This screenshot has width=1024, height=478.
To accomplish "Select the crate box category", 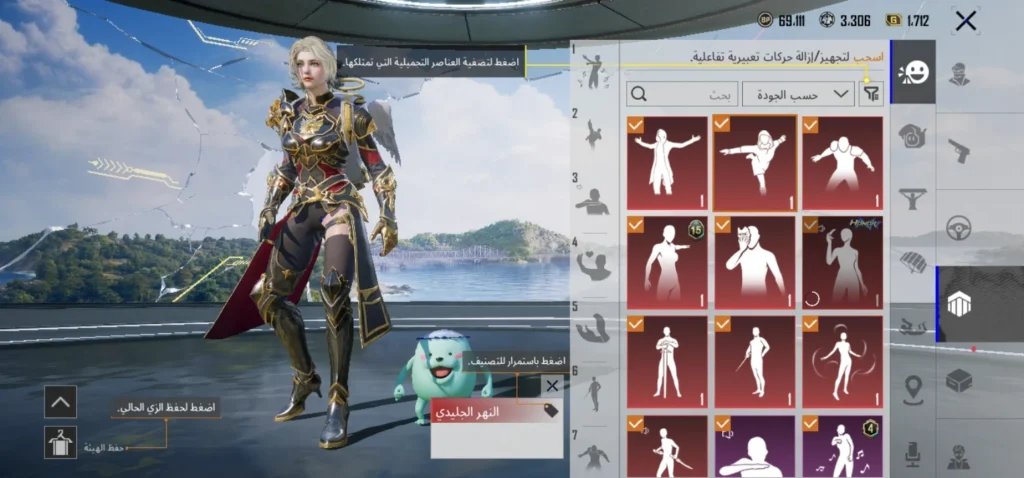I will (x=959, y=381).
